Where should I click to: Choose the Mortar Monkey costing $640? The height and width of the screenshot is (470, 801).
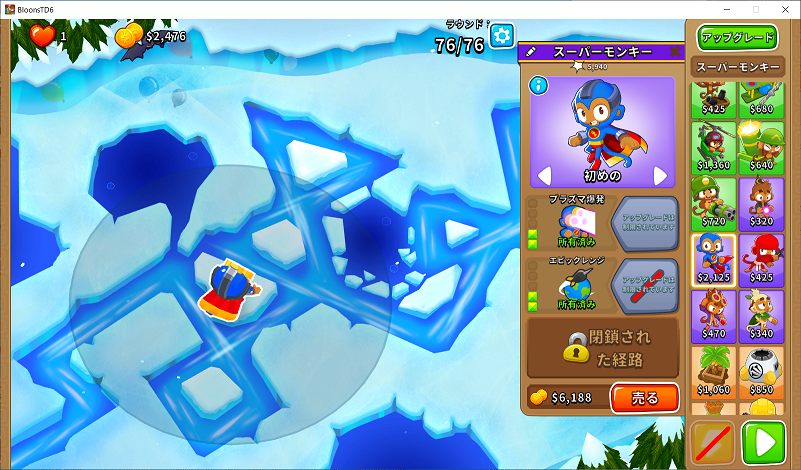coord(761,149)
